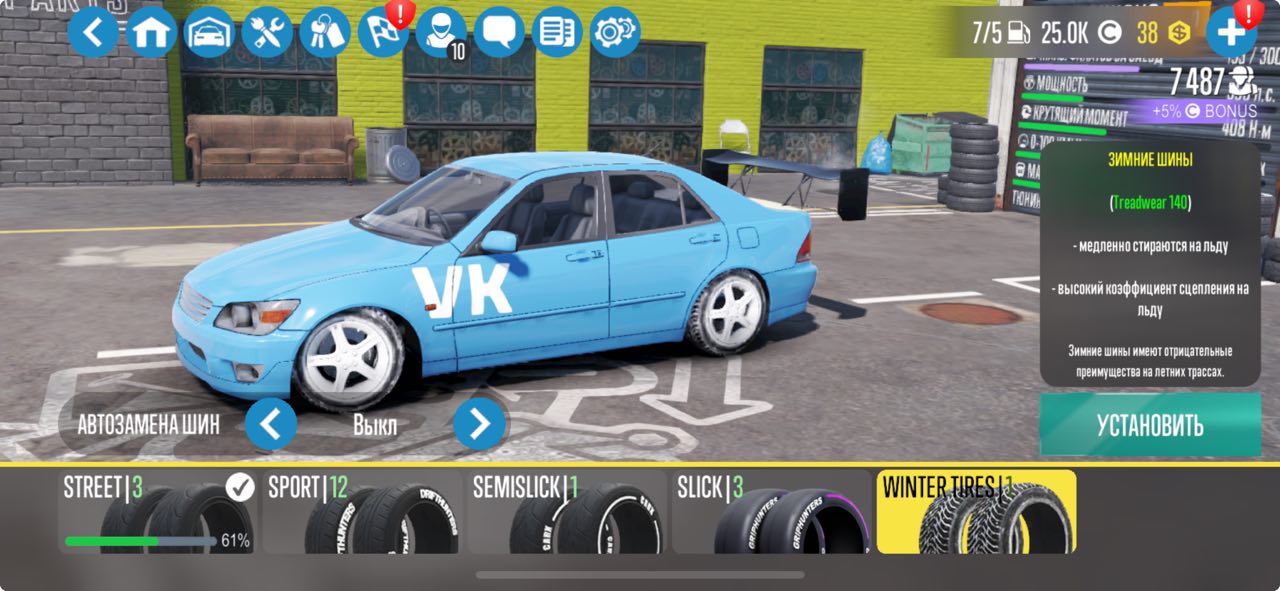
Task: Open the gear settings icon
Action: pos(615,32)
